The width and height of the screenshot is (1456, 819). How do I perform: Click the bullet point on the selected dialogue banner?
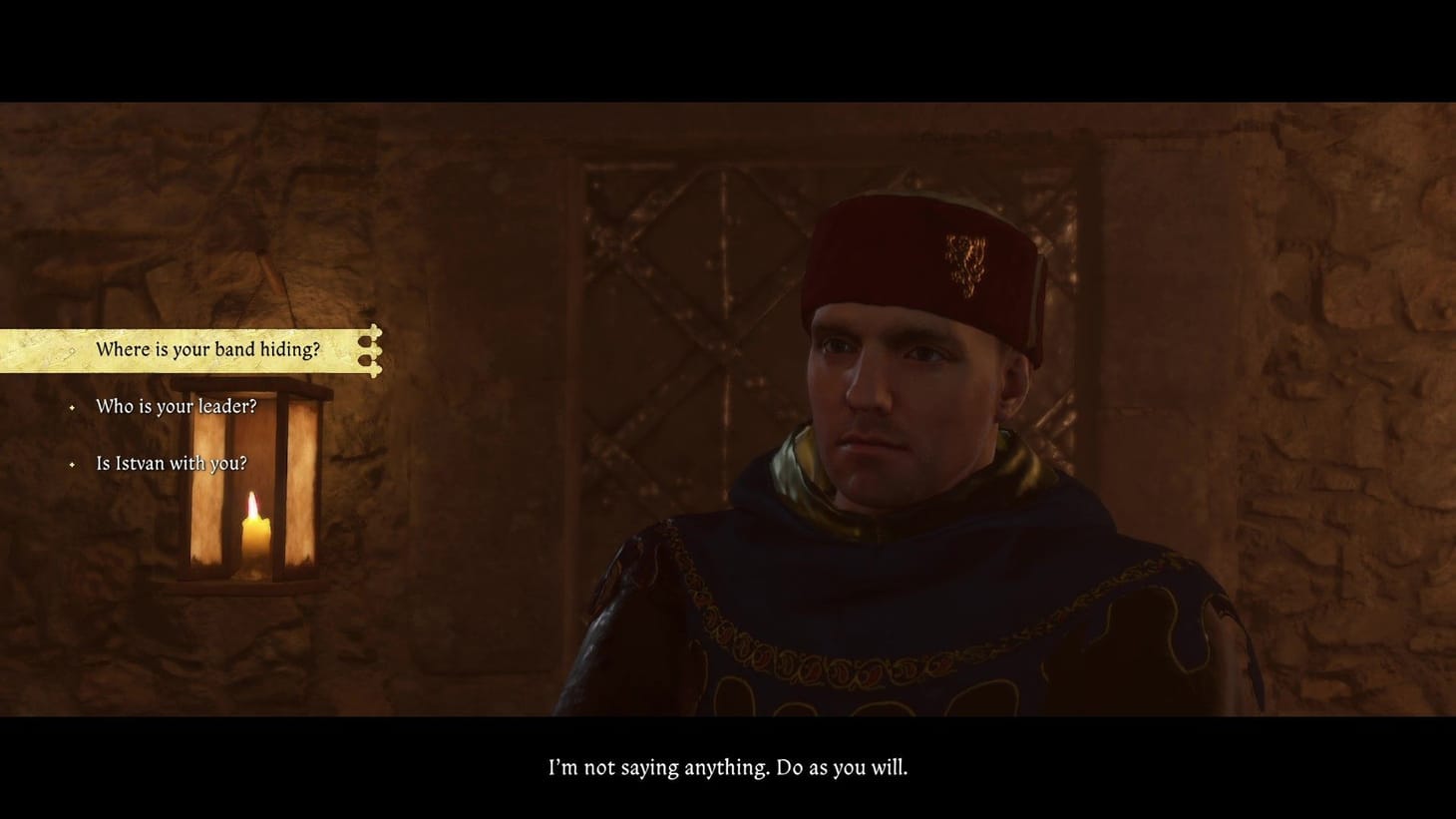(x=73, y=351)
